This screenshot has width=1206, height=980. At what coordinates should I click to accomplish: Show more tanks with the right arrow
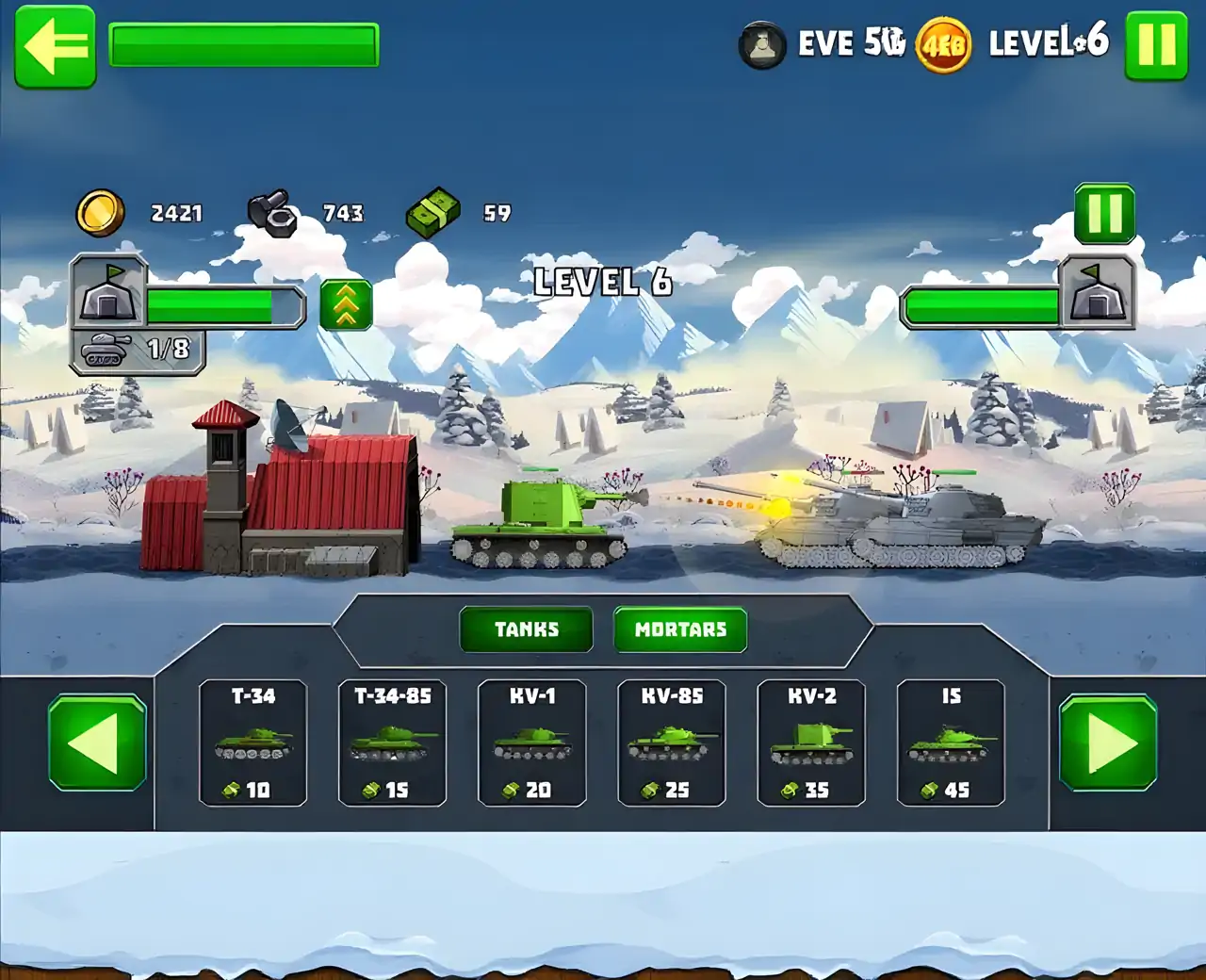[1108, 743]
